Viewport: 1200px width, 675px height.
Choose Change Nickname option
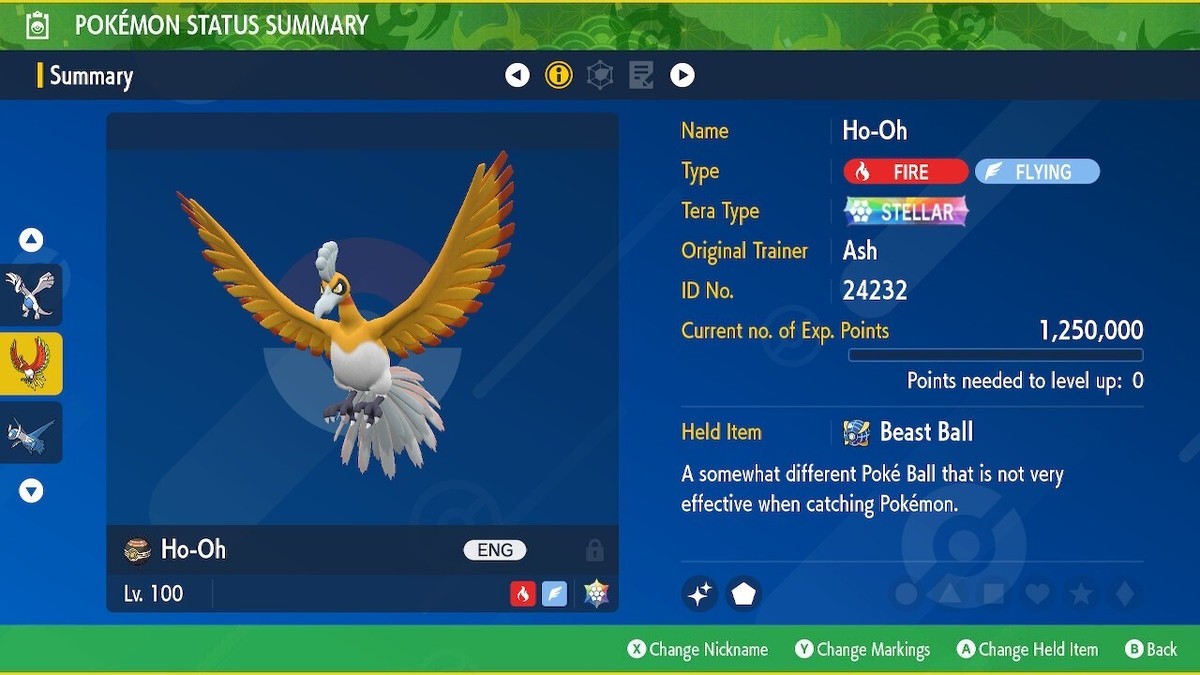(698, 650)
